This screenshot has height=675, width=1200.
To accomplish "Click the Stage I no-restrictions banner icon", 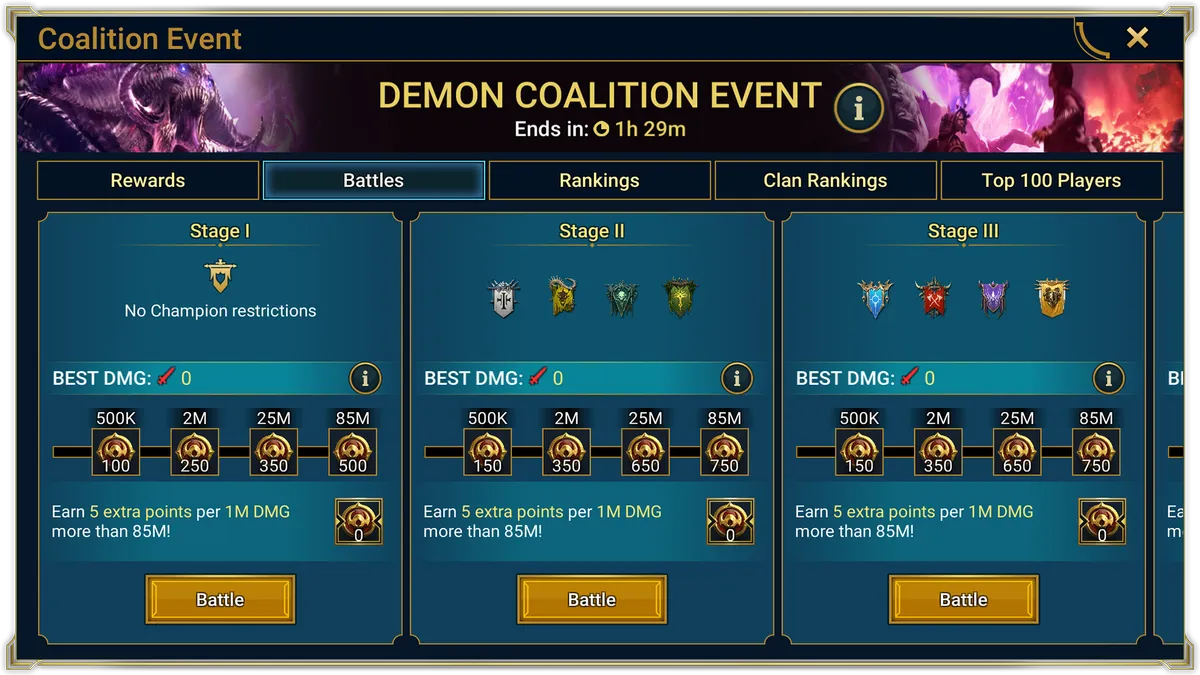I will pyautogui.click(x=220, y=275).
